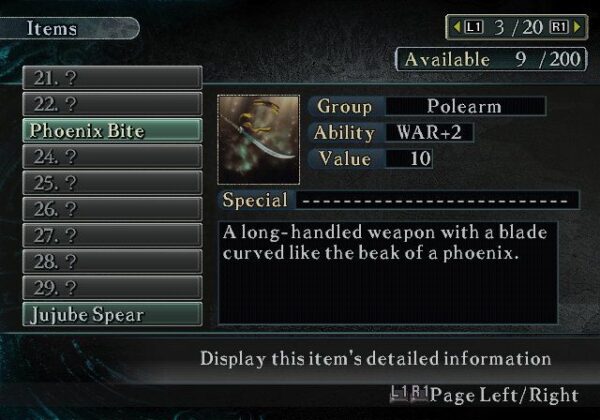Choose the unidentified item 28
The image size is (600, 420).
point(112,262)
